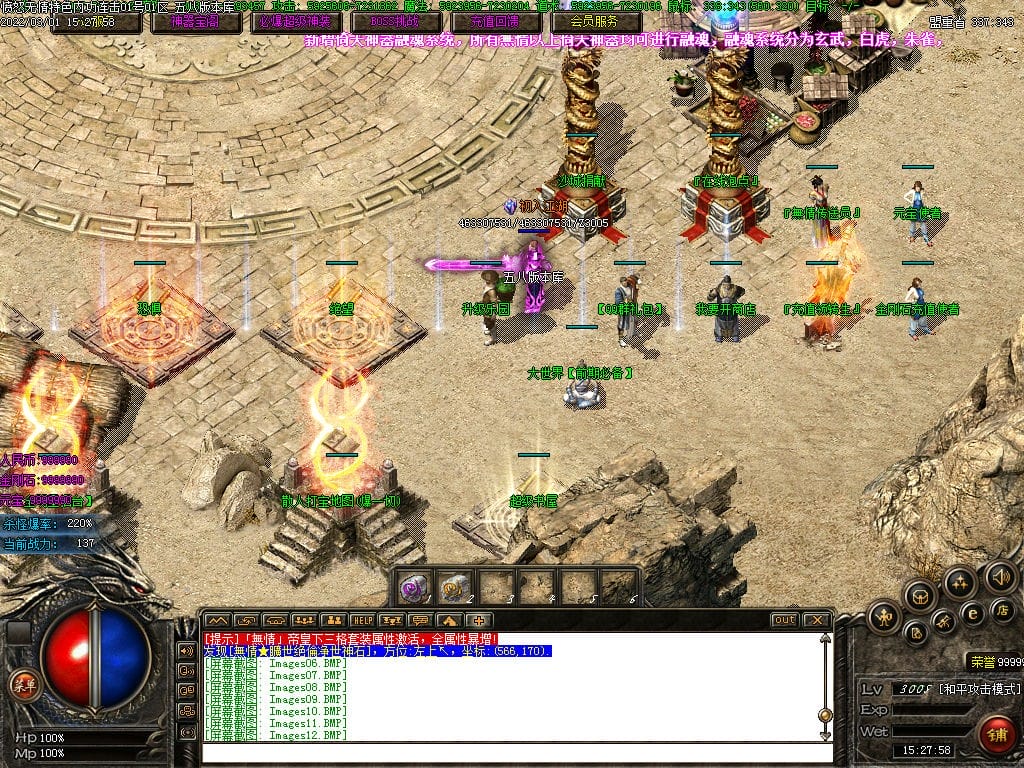Use the purple scroll in hotbar slot 1
The image size is (1024, 768).
click(414, 586)
